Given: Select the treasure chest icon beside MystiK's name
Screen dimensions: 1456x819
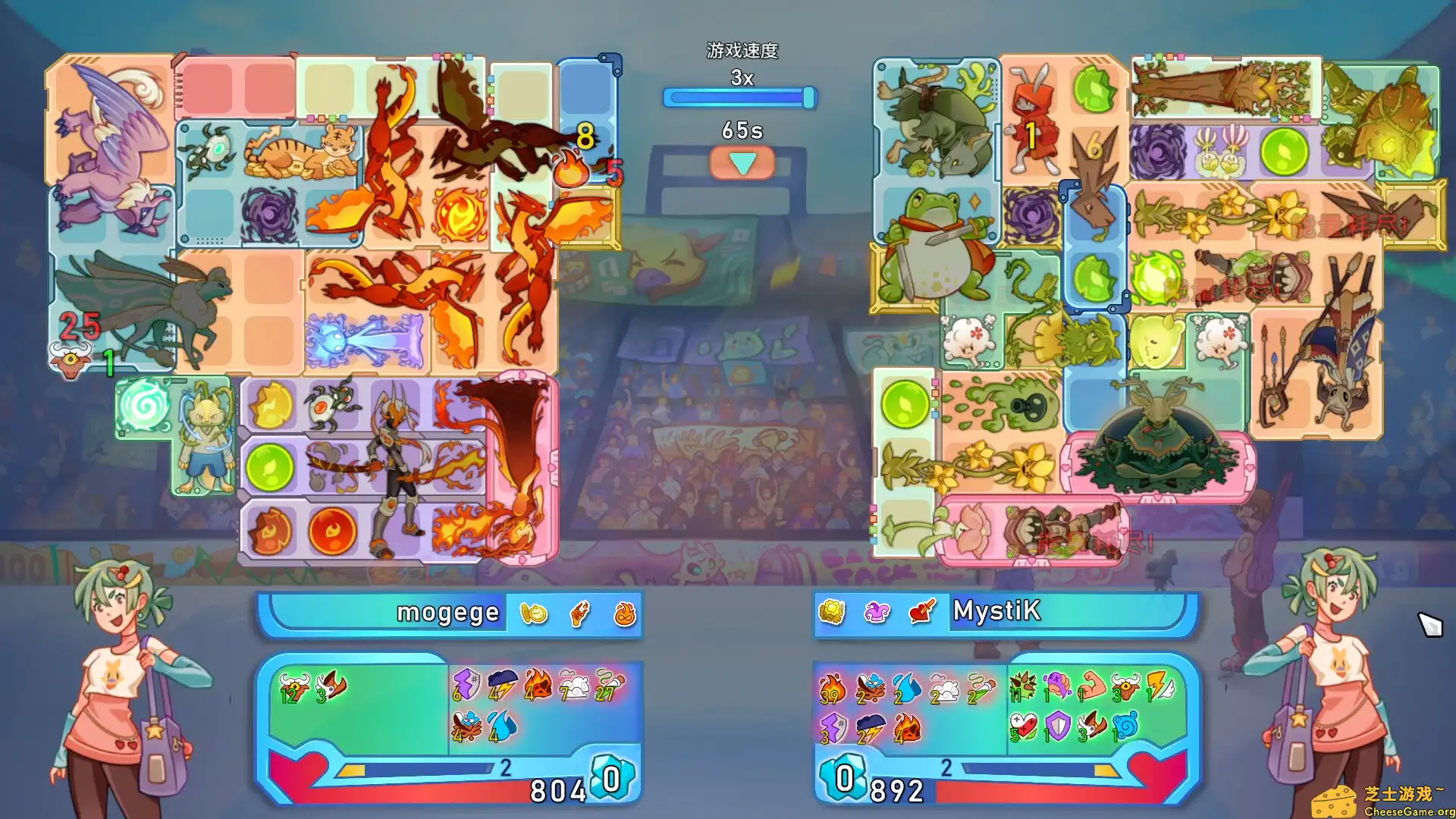Looking at the screenshot, I should (831, 610).
